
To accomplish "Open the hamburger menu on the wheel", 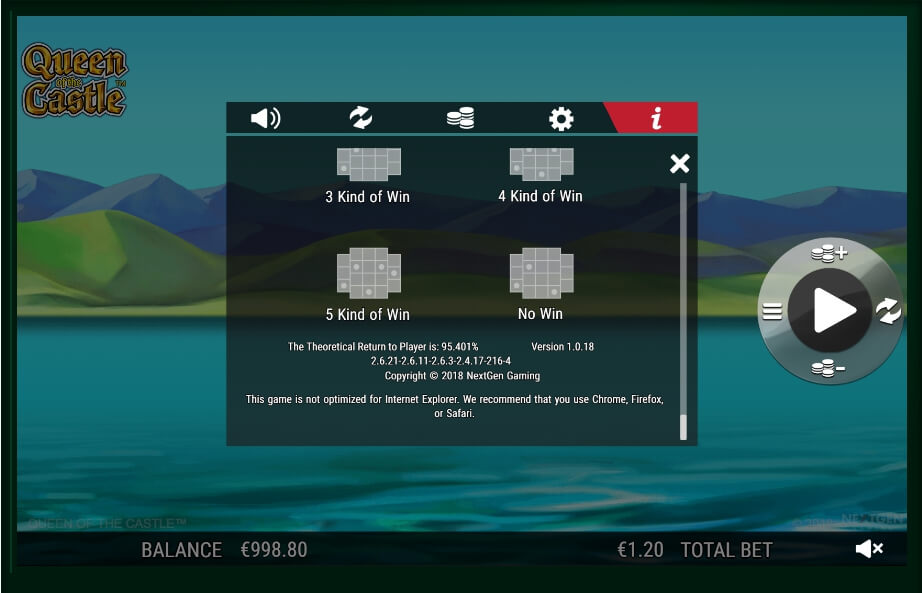I will 772,311.
